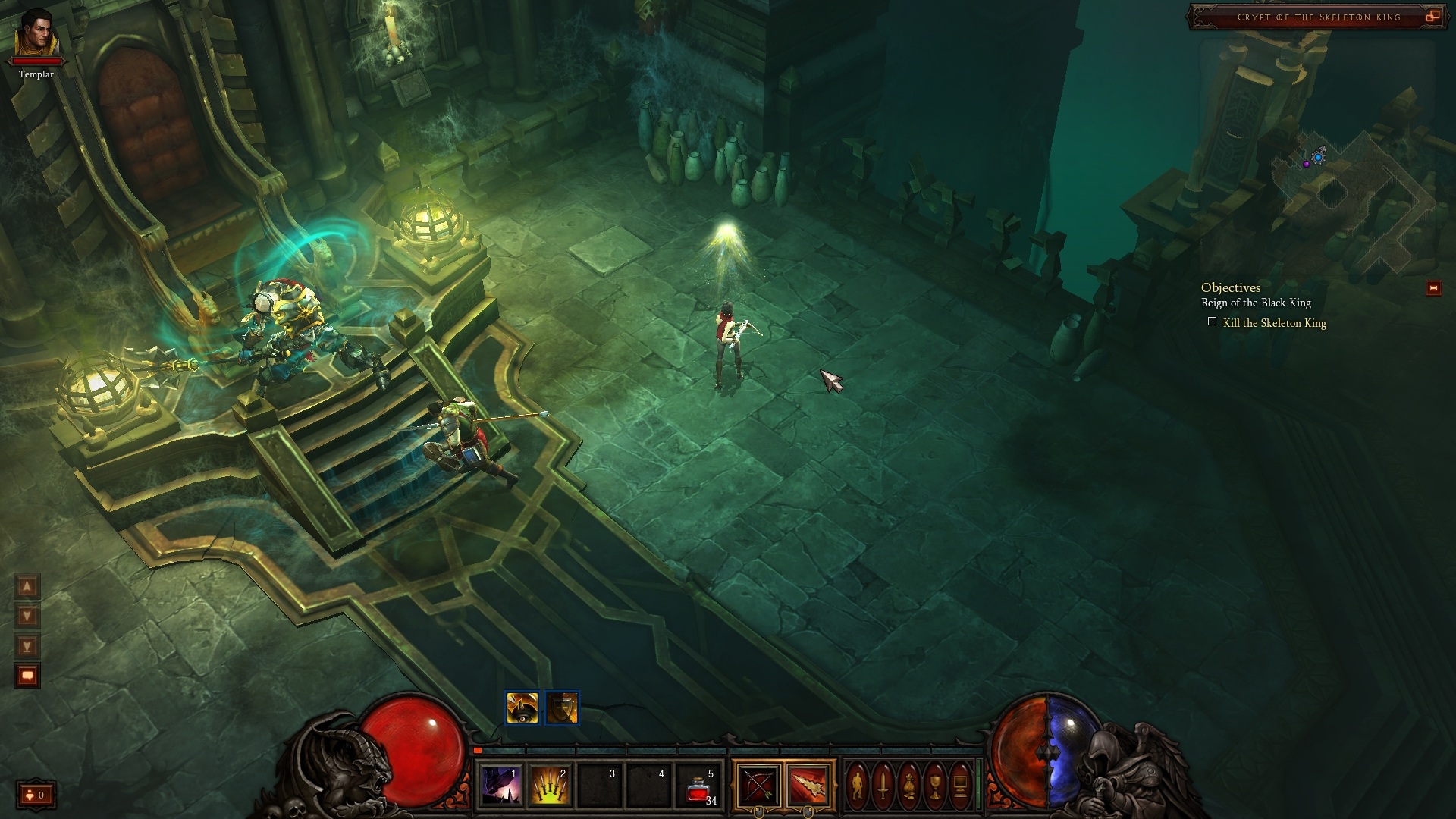Open the character silhouette menu button
This screenshot has height=819, width=1456.
857,785
